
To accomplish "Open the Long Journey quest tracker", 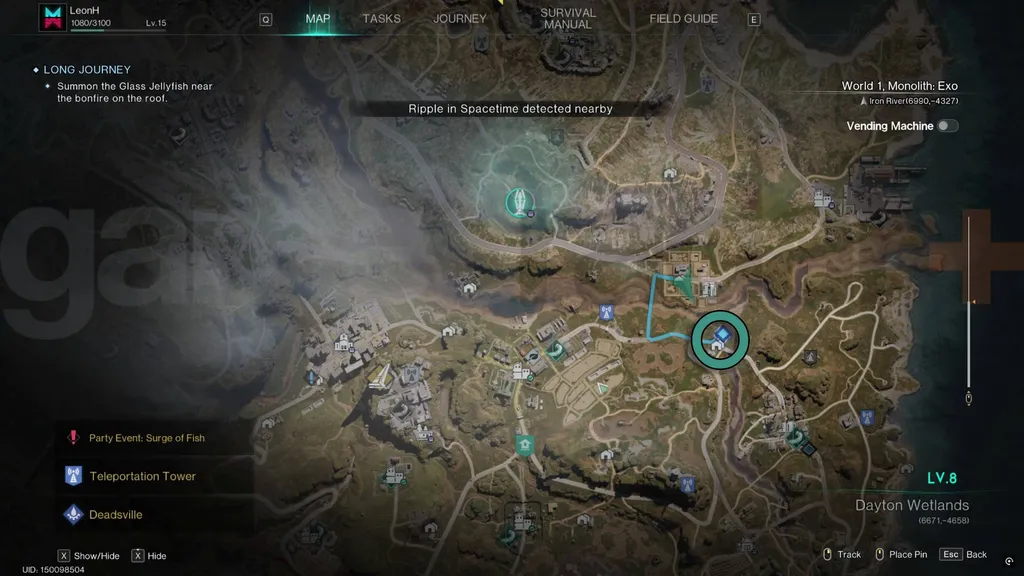I will pyautogui.click(x=87, y=70).
